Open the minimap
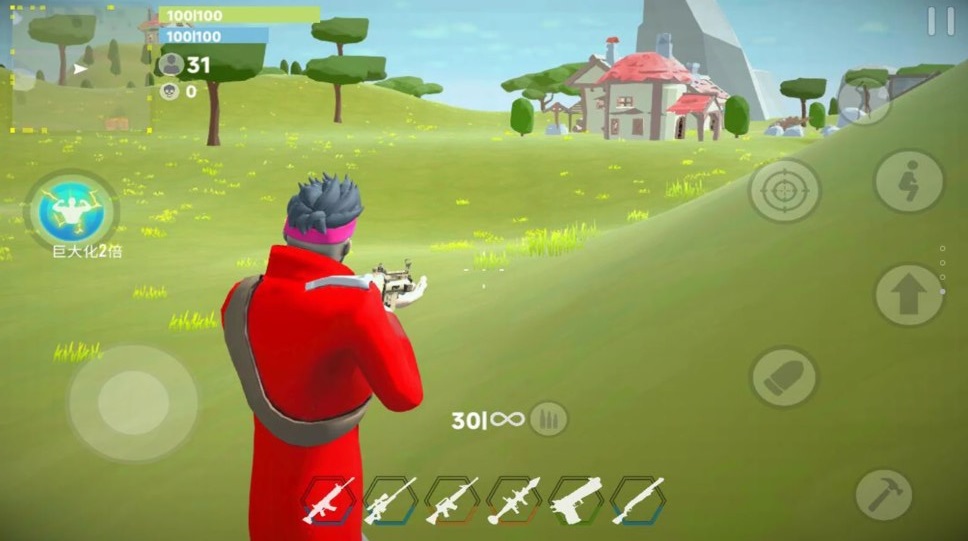Viewport: 968px width, 541px height. tap(81, 69)
